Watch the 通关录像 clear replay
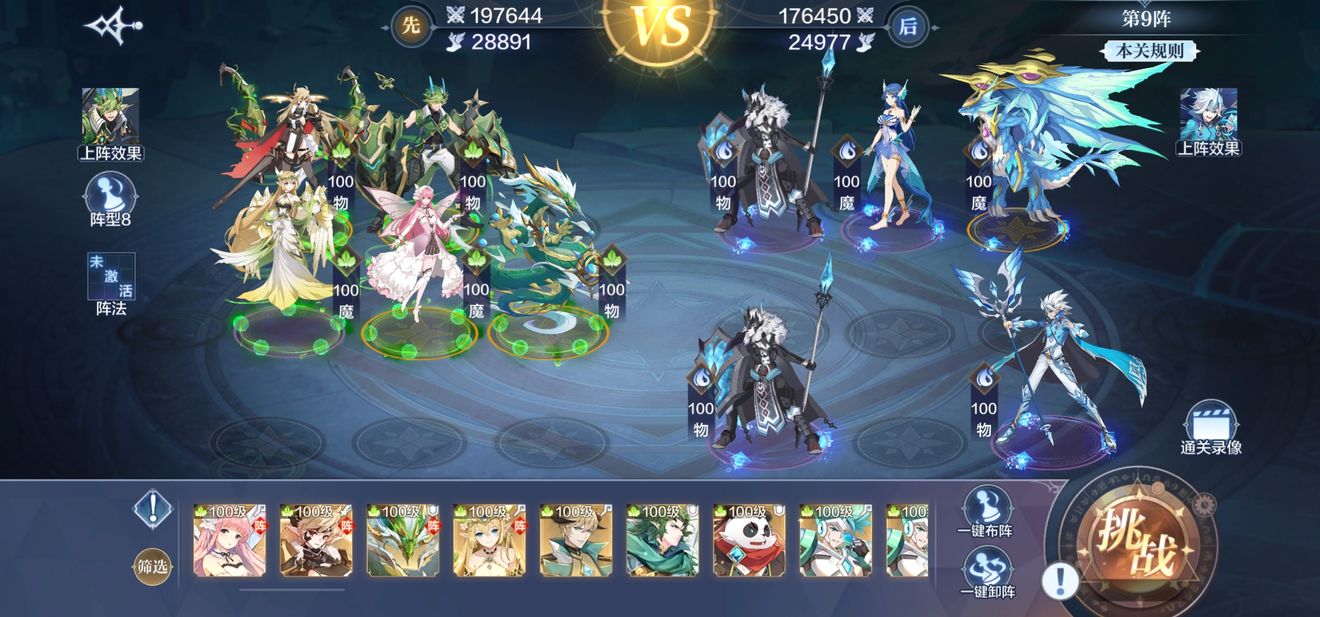The height and width of the screenshot is (617, 1320). 1210,428
